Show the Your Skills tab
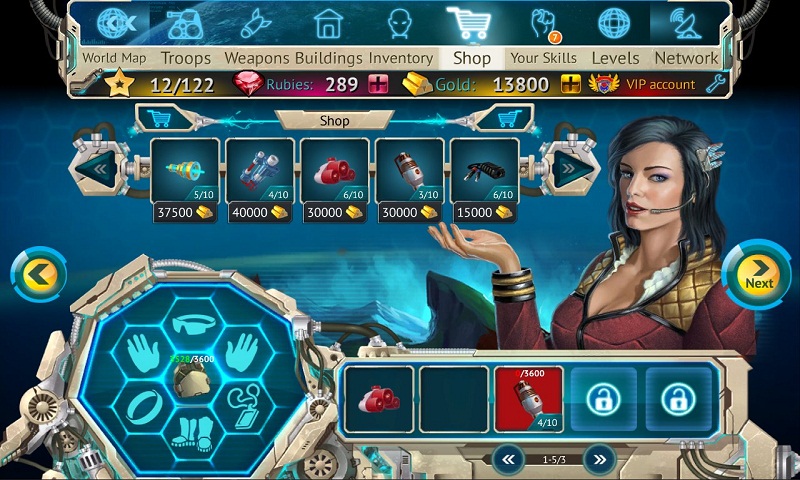 click(x=543, y=58)
